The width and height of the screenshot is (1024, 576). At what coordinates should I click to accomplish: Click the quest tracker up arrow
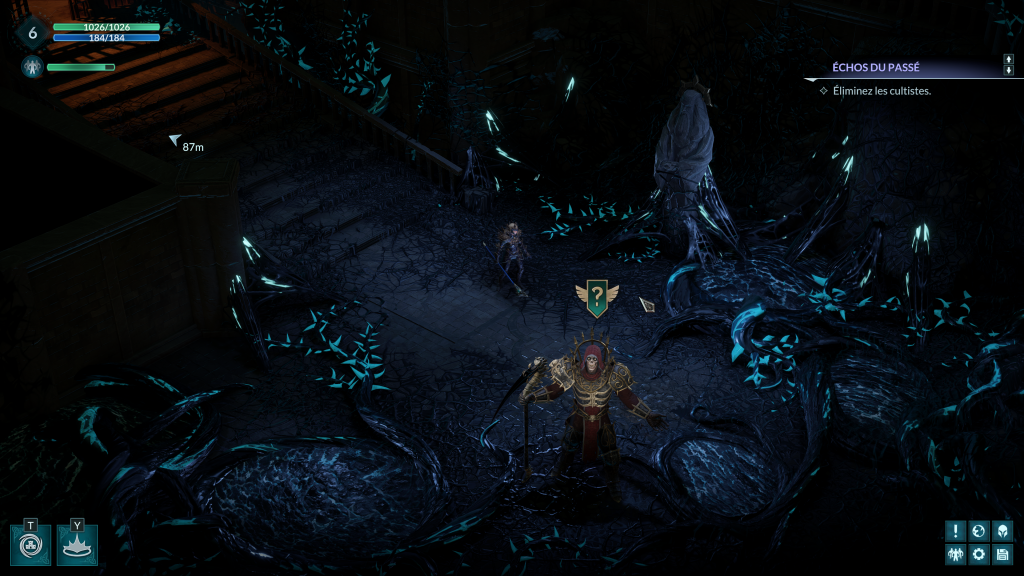point(1008,60)
